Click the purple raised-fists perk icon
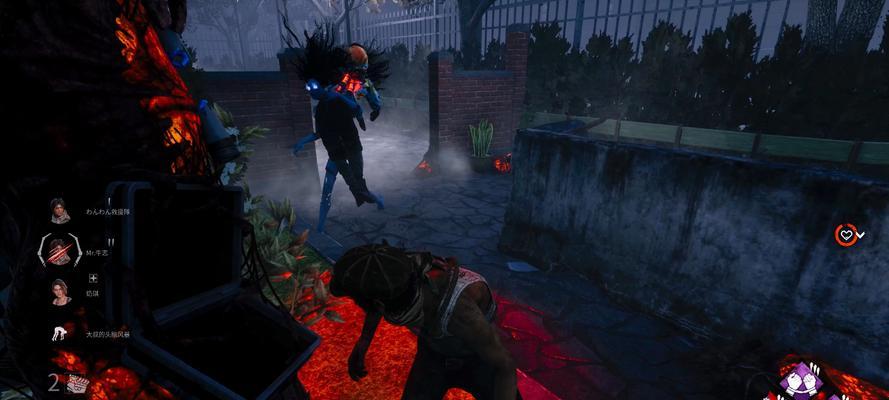 (x=801, y=381)
